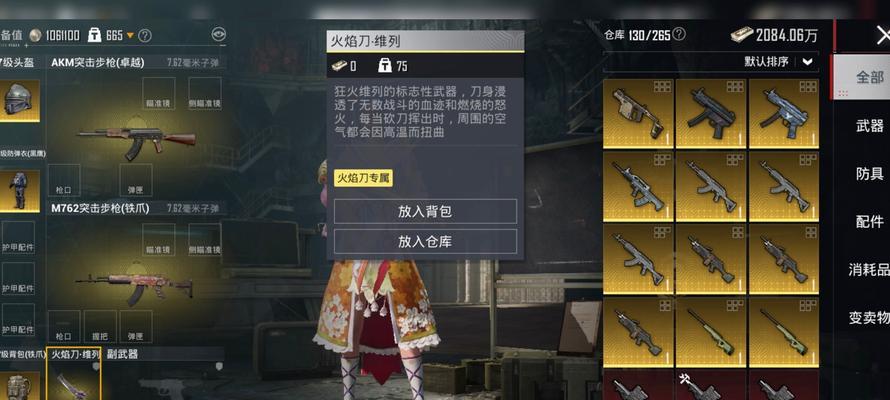Show the 防具 armor tab
This screenshot has height=400, width=890.
[x=869, y=174]
